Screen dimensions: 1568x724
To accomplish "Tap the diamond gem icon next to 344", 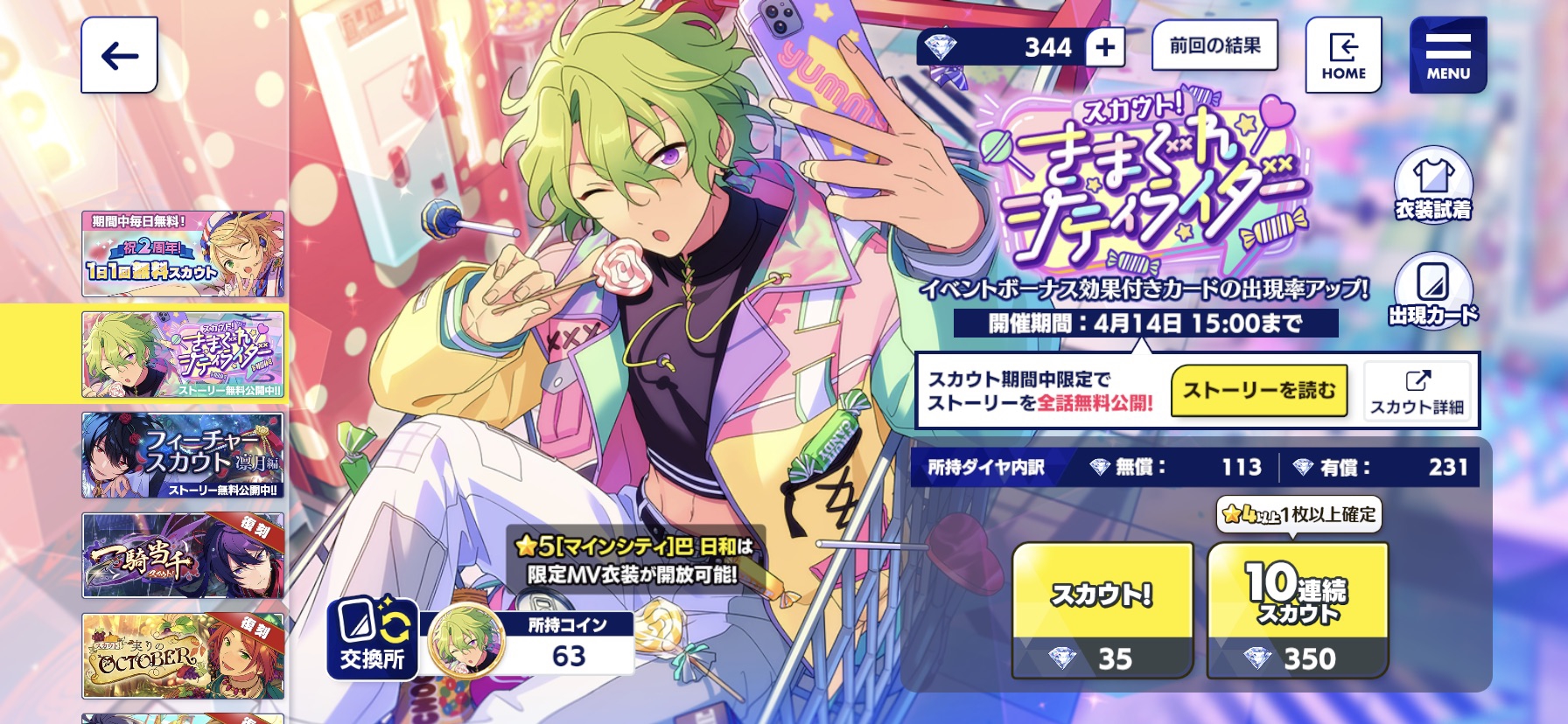I will [x=942, y=48].
